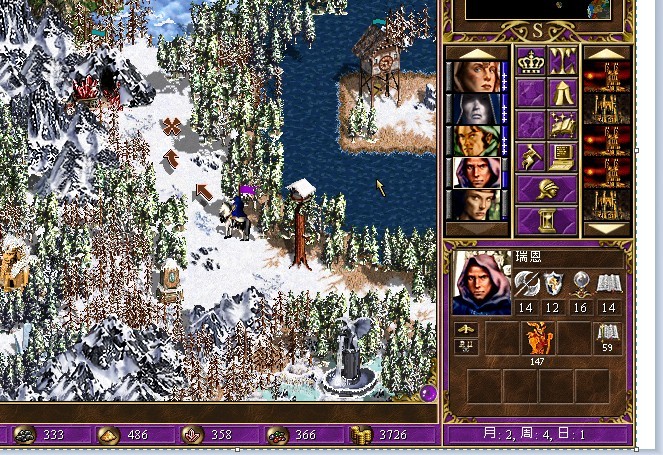Select the red-haired woman hero portrait
Viewport: 663px width, 455px height.
pos(475,77)
